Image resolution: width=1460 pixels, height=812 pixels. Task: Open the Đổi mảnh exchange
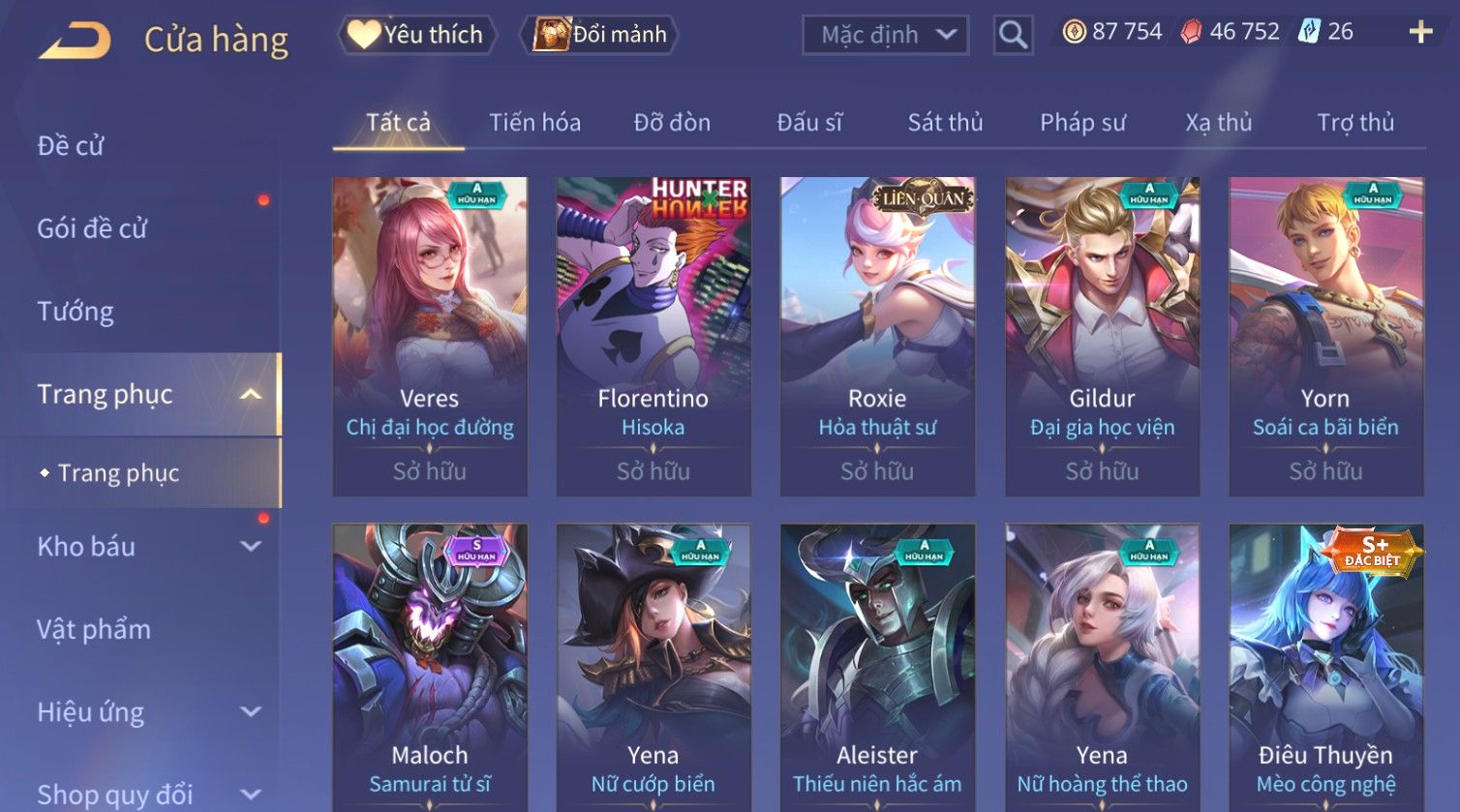(600, 35)
